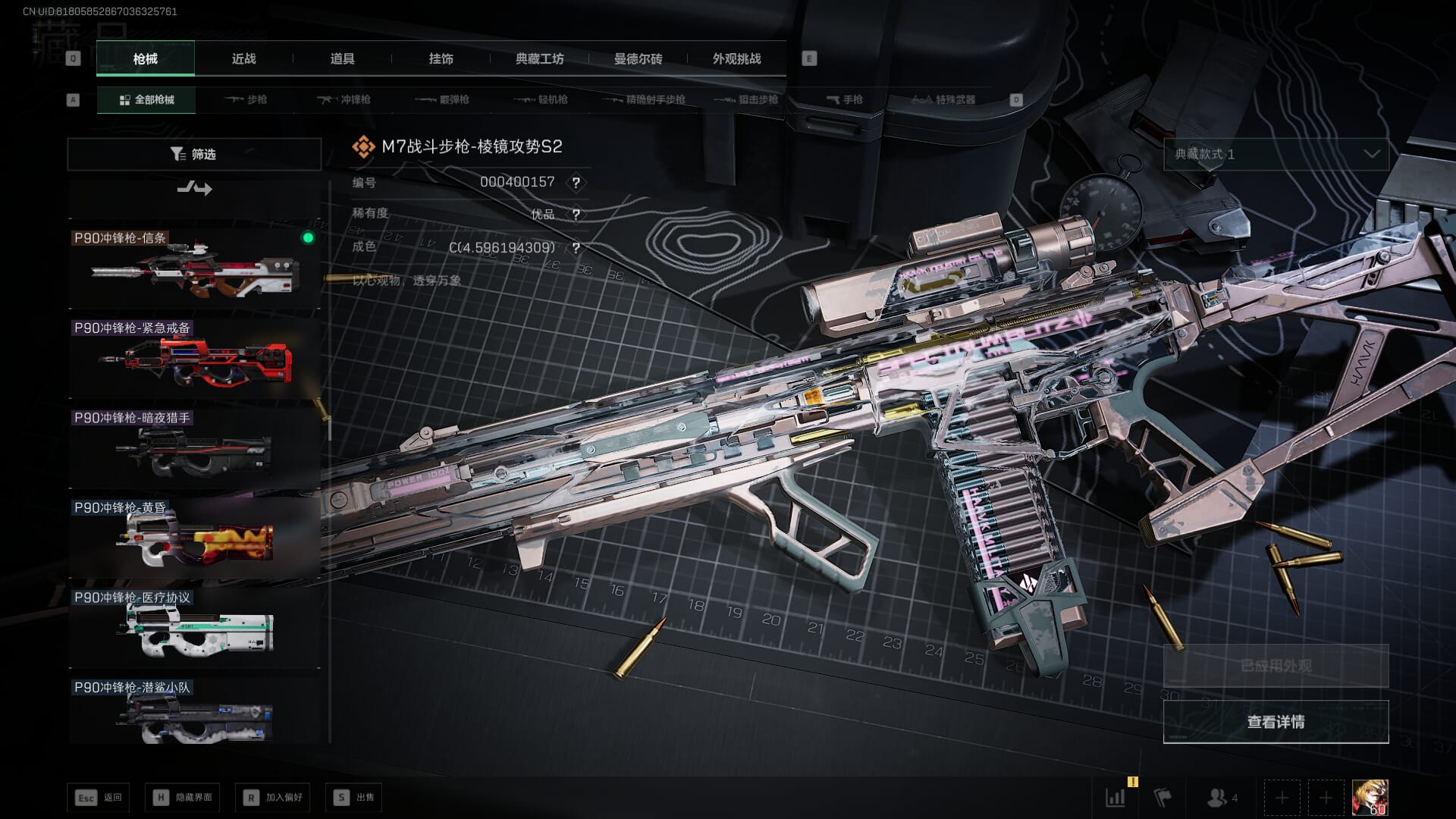Image resolution: width=1456 pixels, height=819 pixels.
Task: Switch to the 曼德尔砖 tab
Action: tap(638, 59)
